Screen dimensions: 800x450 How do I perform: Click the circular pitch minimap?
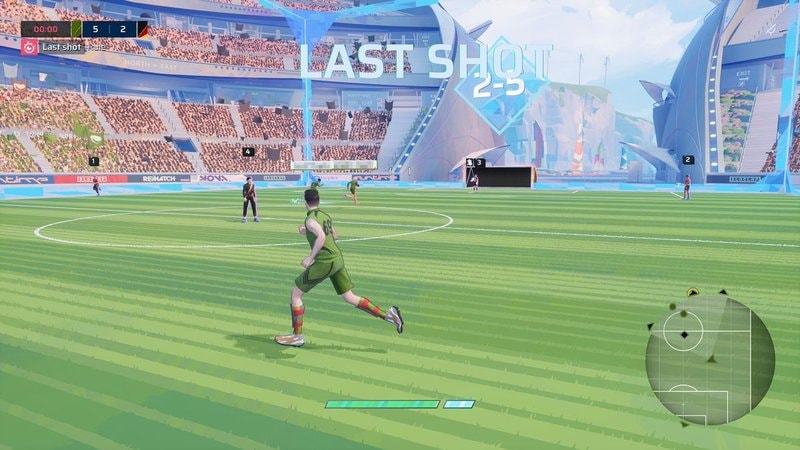pyautogui.click(x=710, y=360)
